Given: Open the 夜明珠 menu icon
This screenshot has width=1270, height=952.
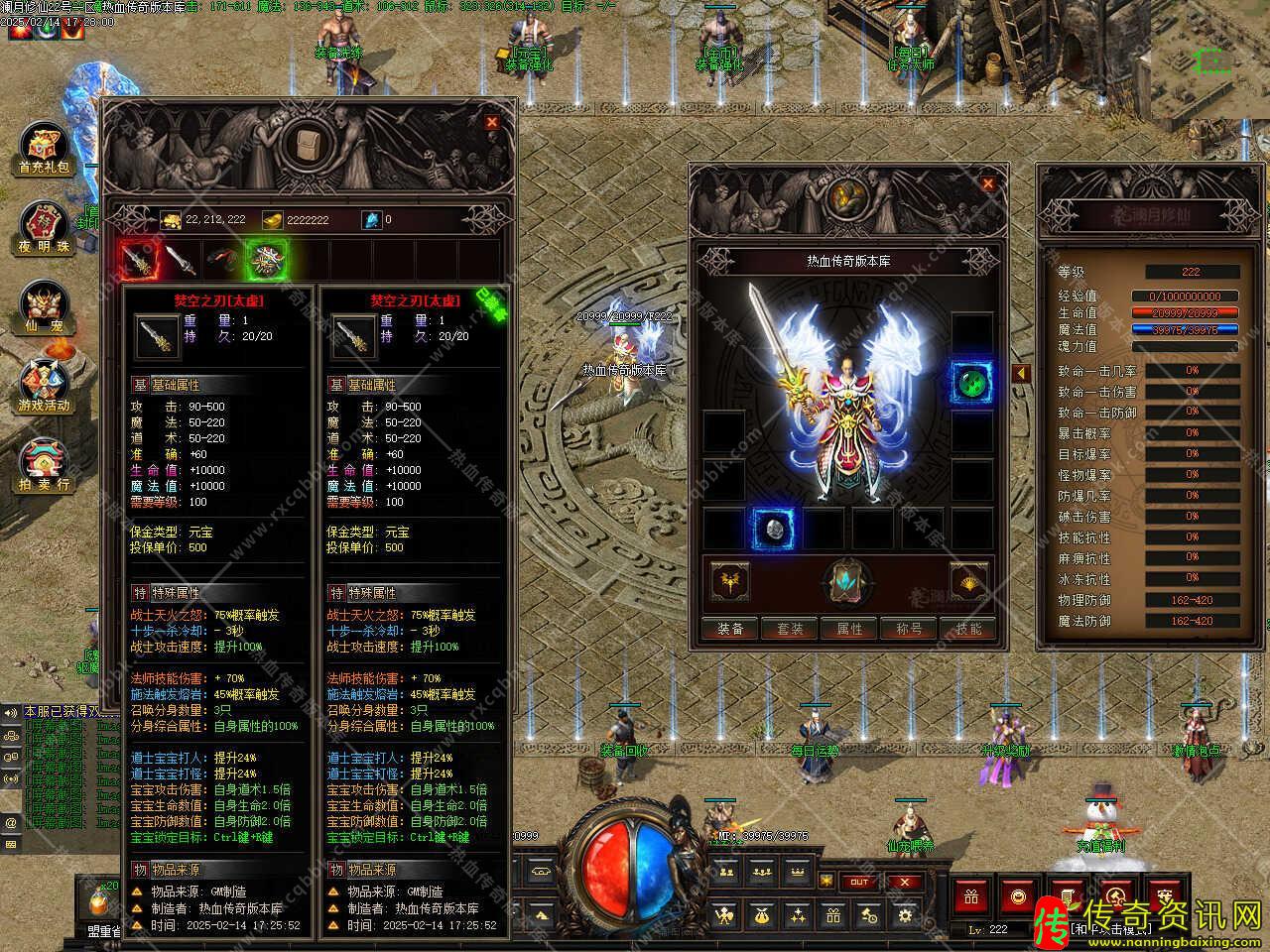Looking at the screenshot, I should 45,229.
